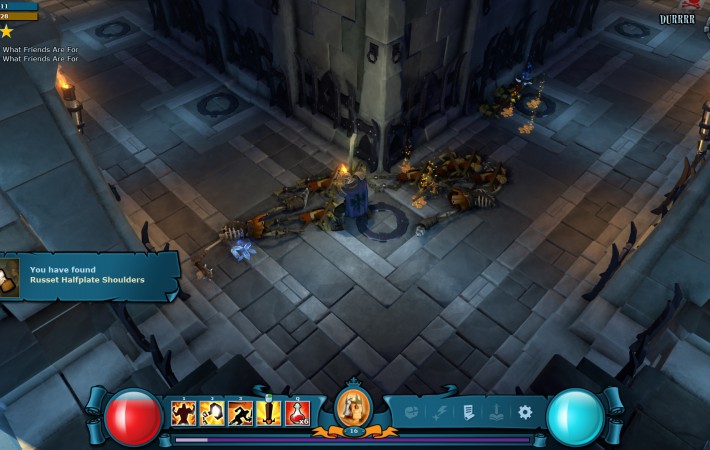Open the settings gear menu
The width and height of the screenshot is (710, 450).
click(525, 412)
